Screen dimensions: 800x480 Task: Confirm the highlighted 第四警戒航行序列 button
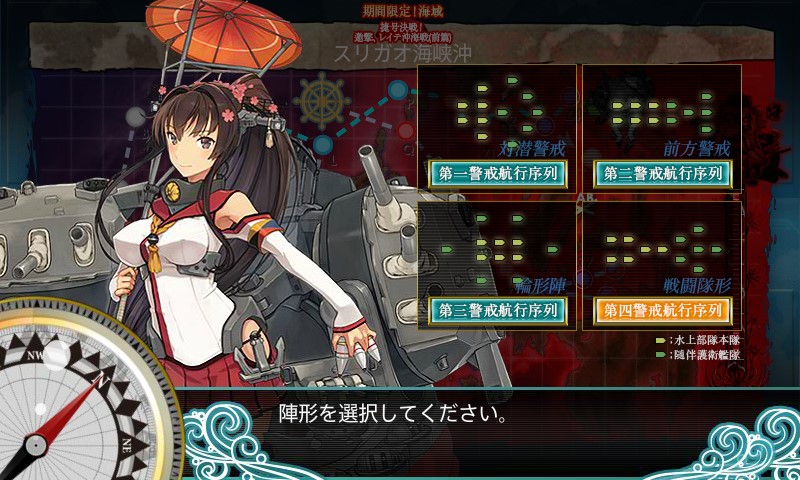662,310
